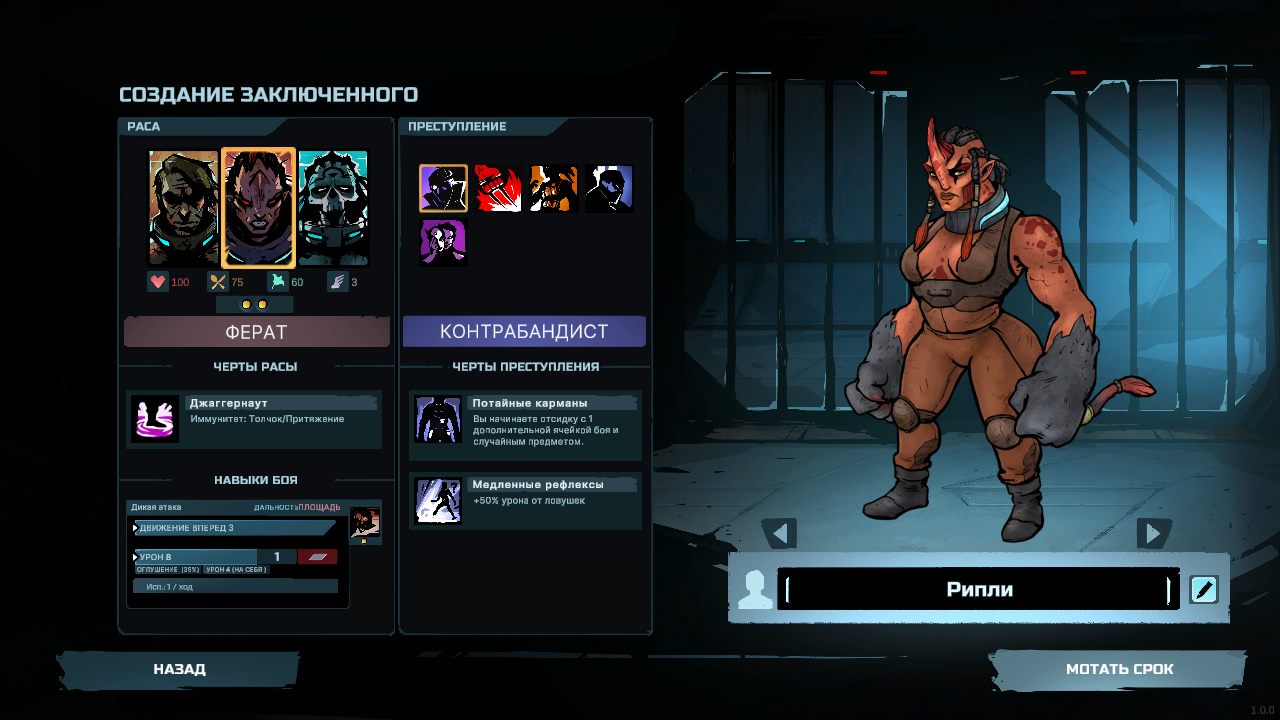Select the human race portrait
Image resolution: width=1280 pixels, height=720 pixels.
pyautogui.click(x=183, y=208)
